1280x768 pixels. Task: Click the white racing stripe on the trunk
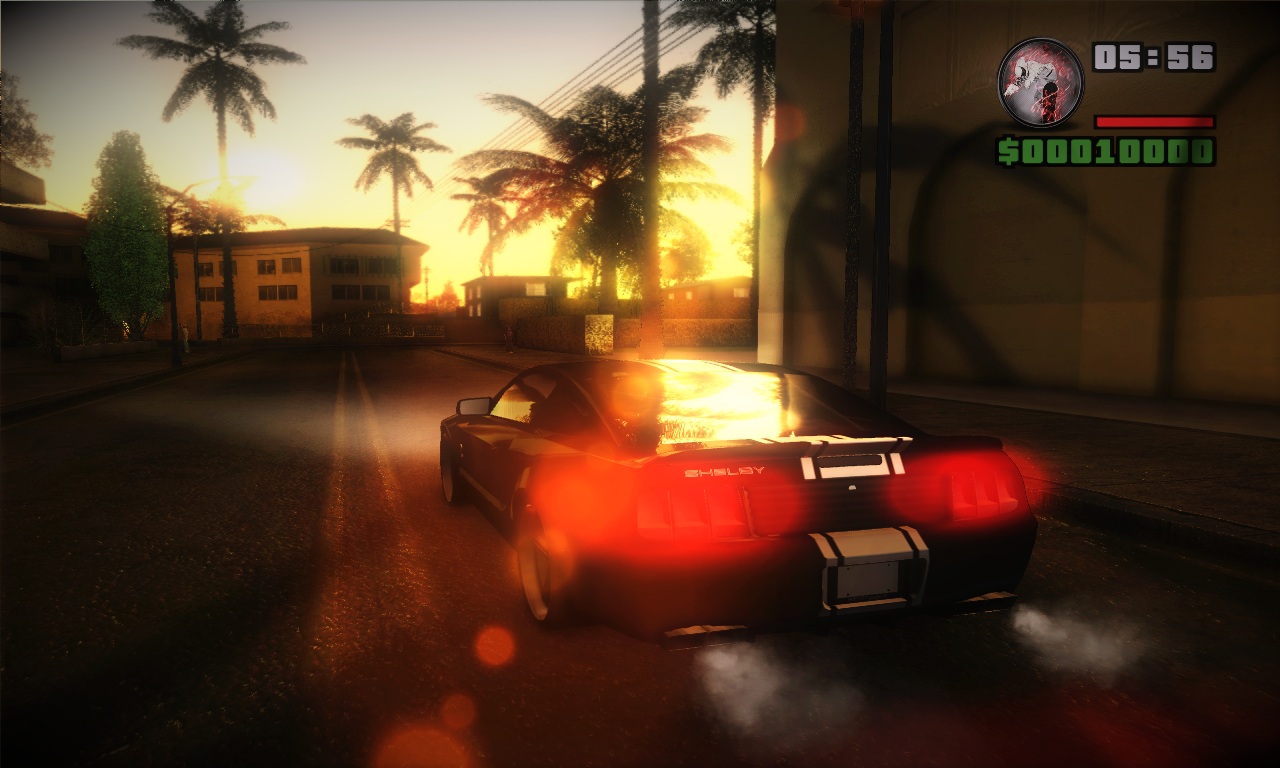(860, 460)
